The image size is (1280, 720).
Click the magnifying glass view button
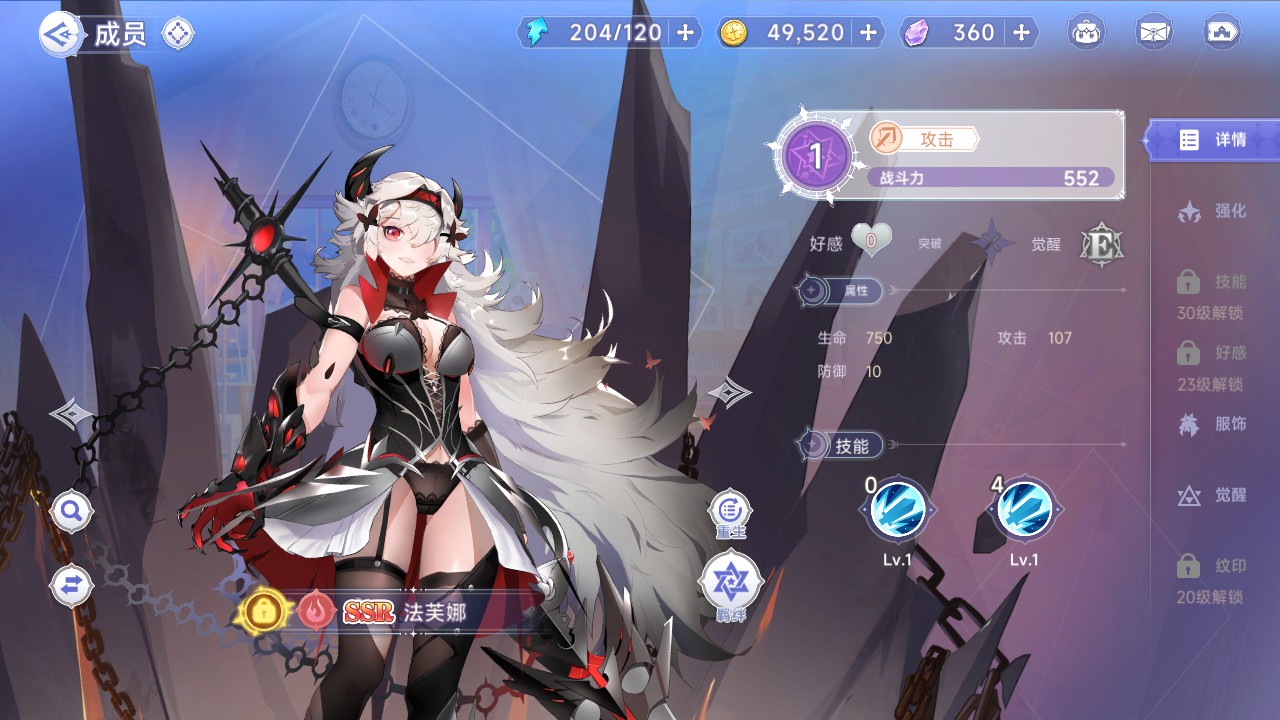click(x=72, y=513)
